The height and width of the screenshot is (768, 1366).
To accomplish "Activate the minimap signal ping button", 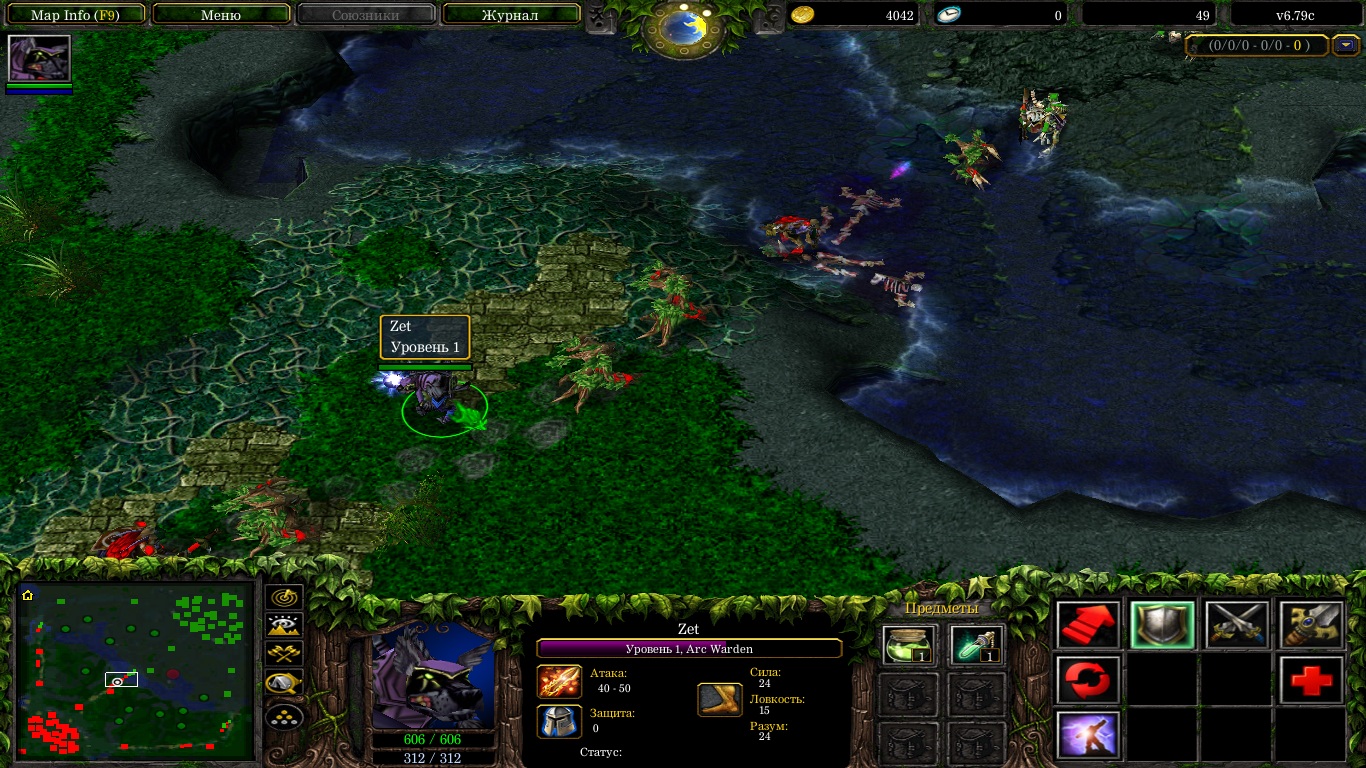I will coord(285,597).
